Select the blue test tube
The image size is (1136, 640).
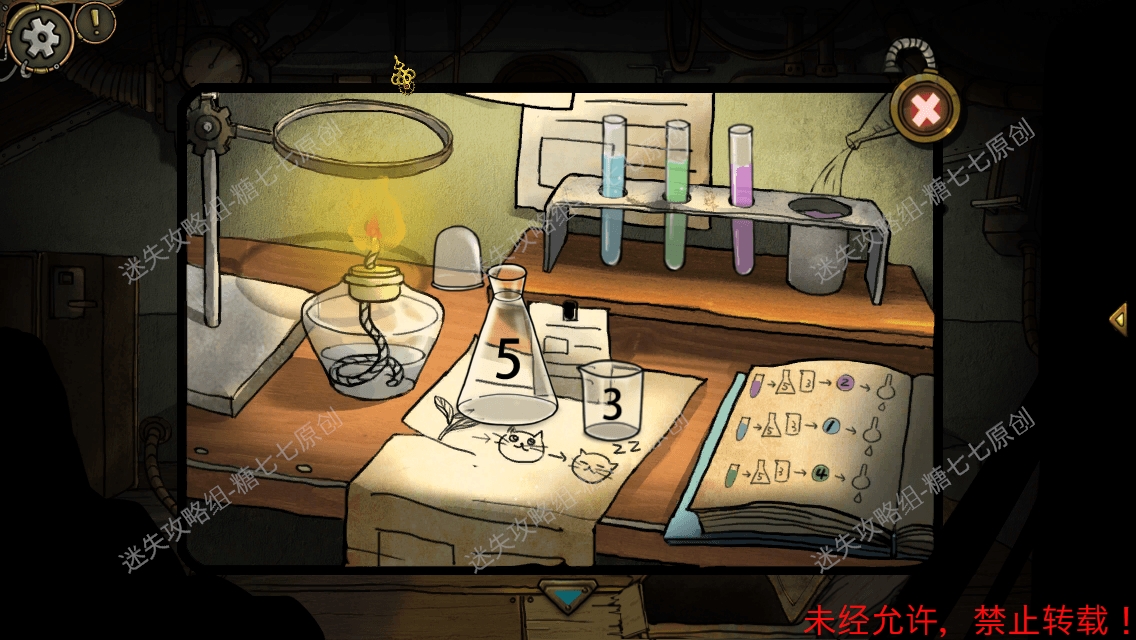pyautogui.click(x=613, y=193)
